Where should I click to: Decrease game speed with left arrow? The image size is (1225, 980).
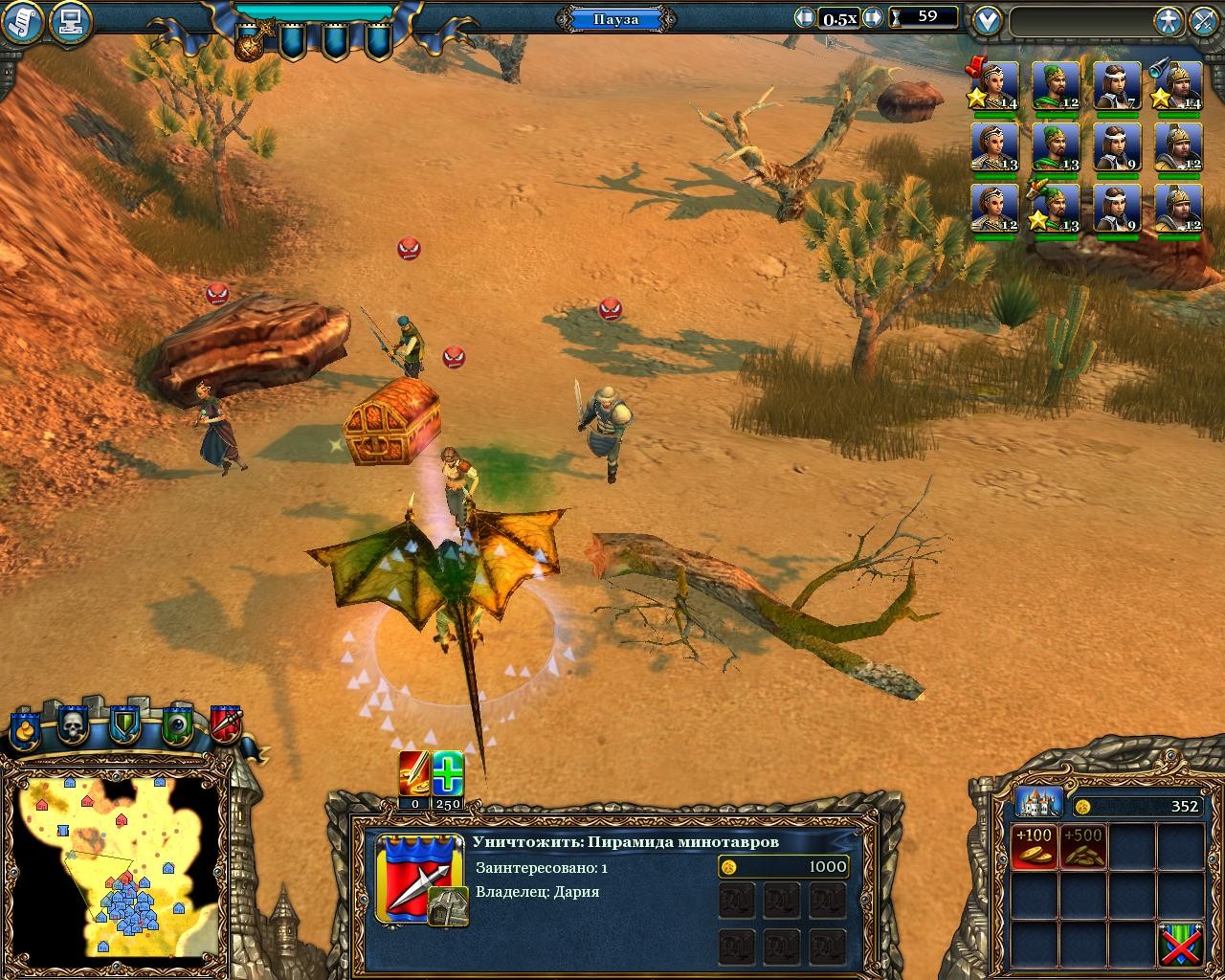(804, 18)
